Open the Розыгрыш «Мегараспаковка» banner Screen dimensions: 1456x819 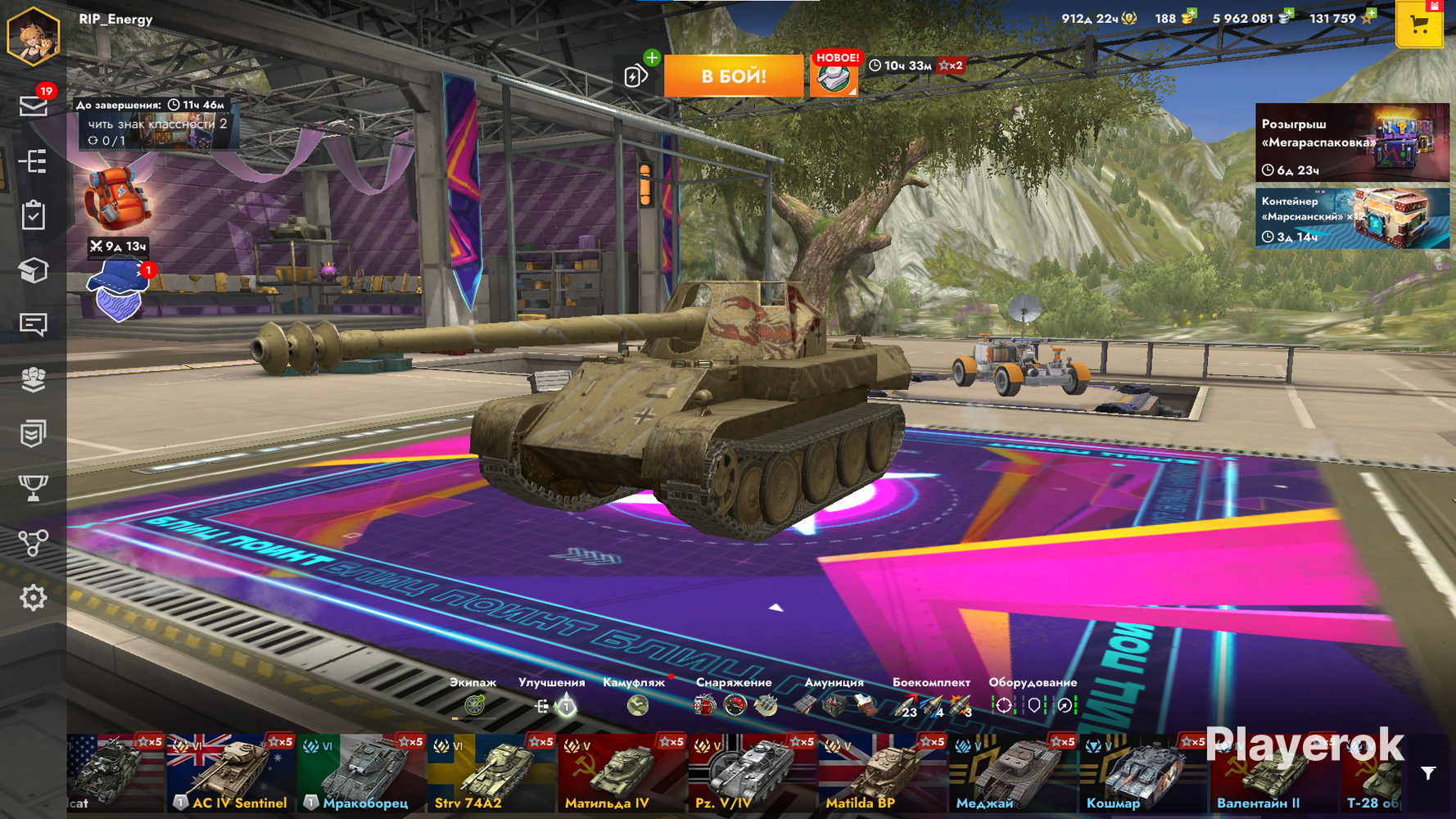(x=1351, y=142)
